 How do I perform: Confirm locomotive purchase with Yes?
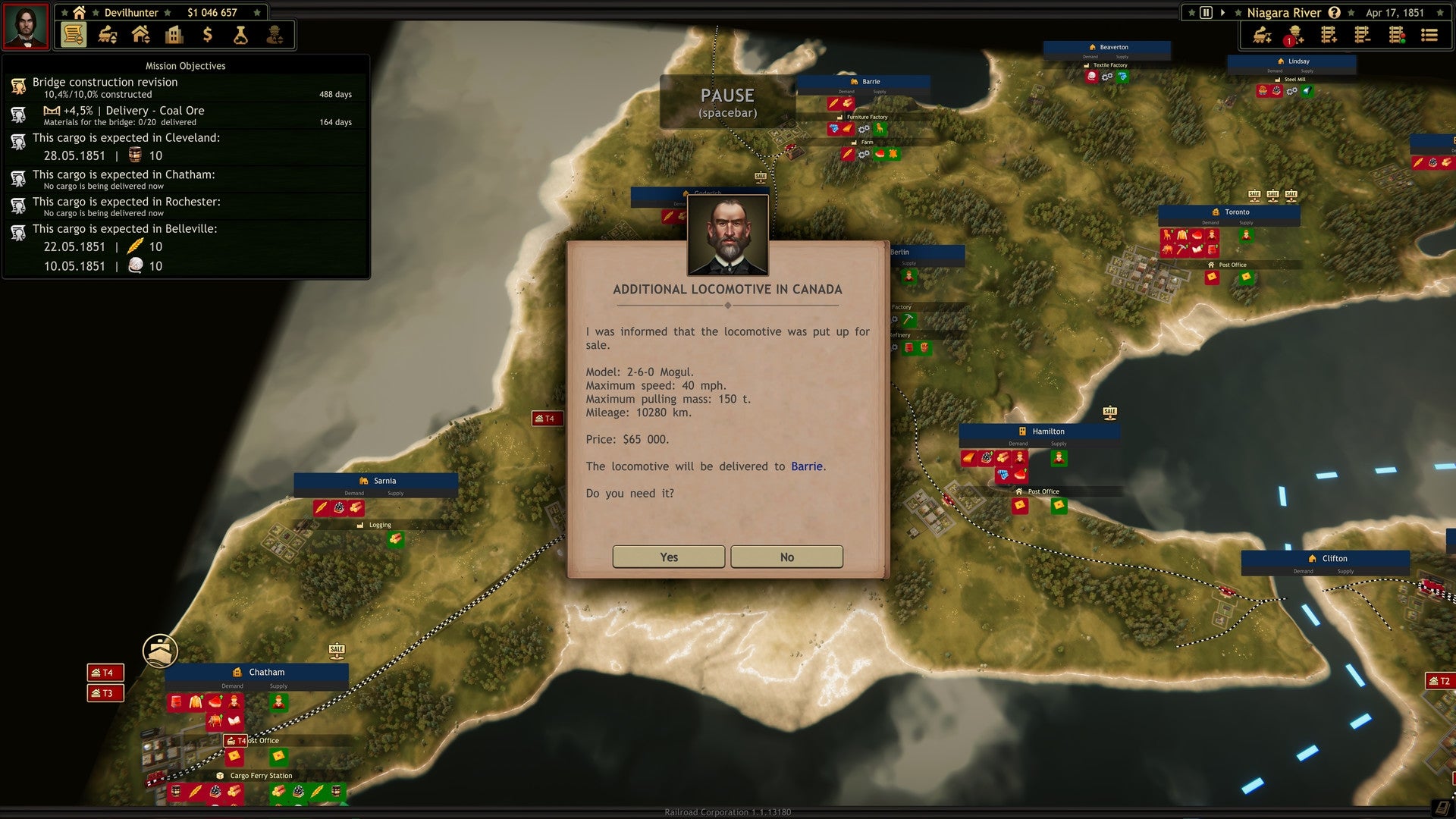(668, 557)
